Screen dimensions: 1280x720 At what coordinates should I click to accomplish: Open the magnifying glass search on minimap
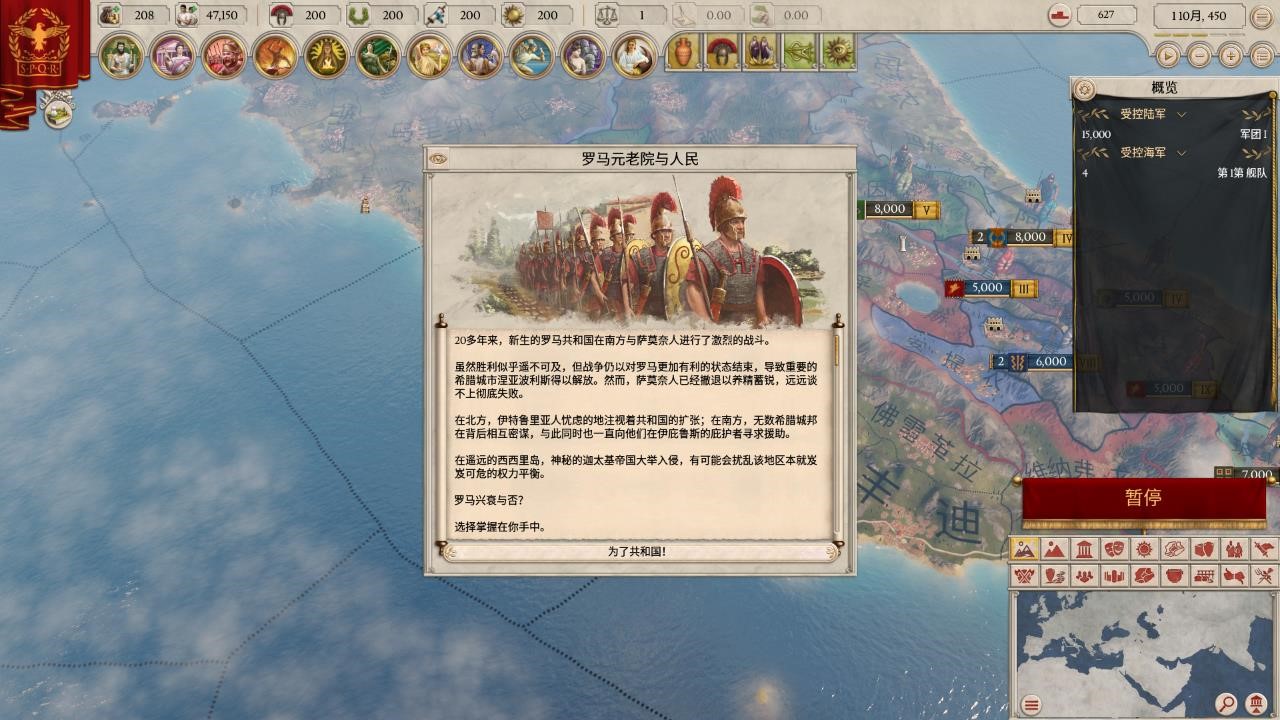click(x=1226, y=704)
